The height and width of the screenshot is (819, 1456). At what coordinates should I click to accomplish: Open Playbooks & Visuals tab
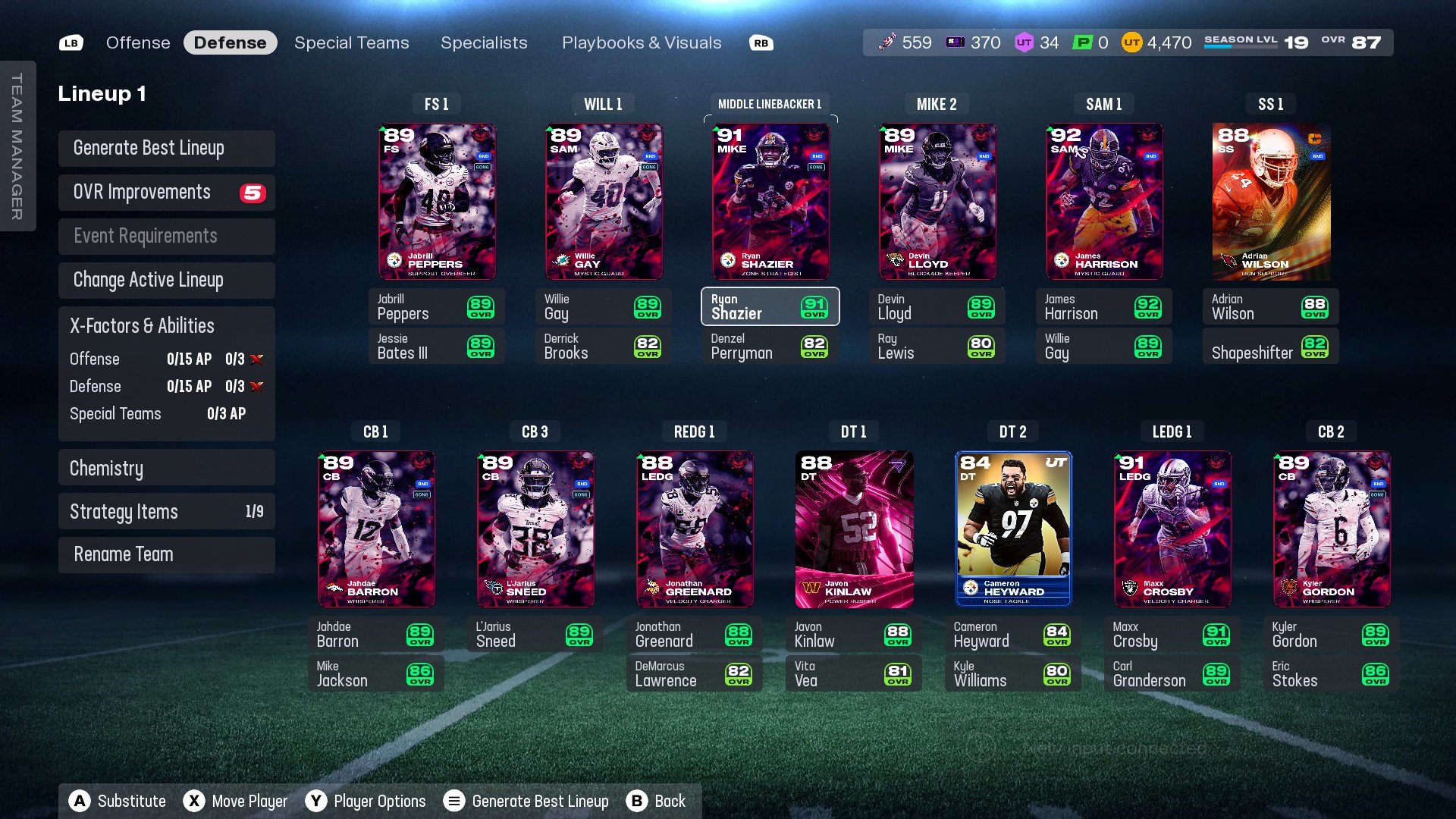pos(642,42)
